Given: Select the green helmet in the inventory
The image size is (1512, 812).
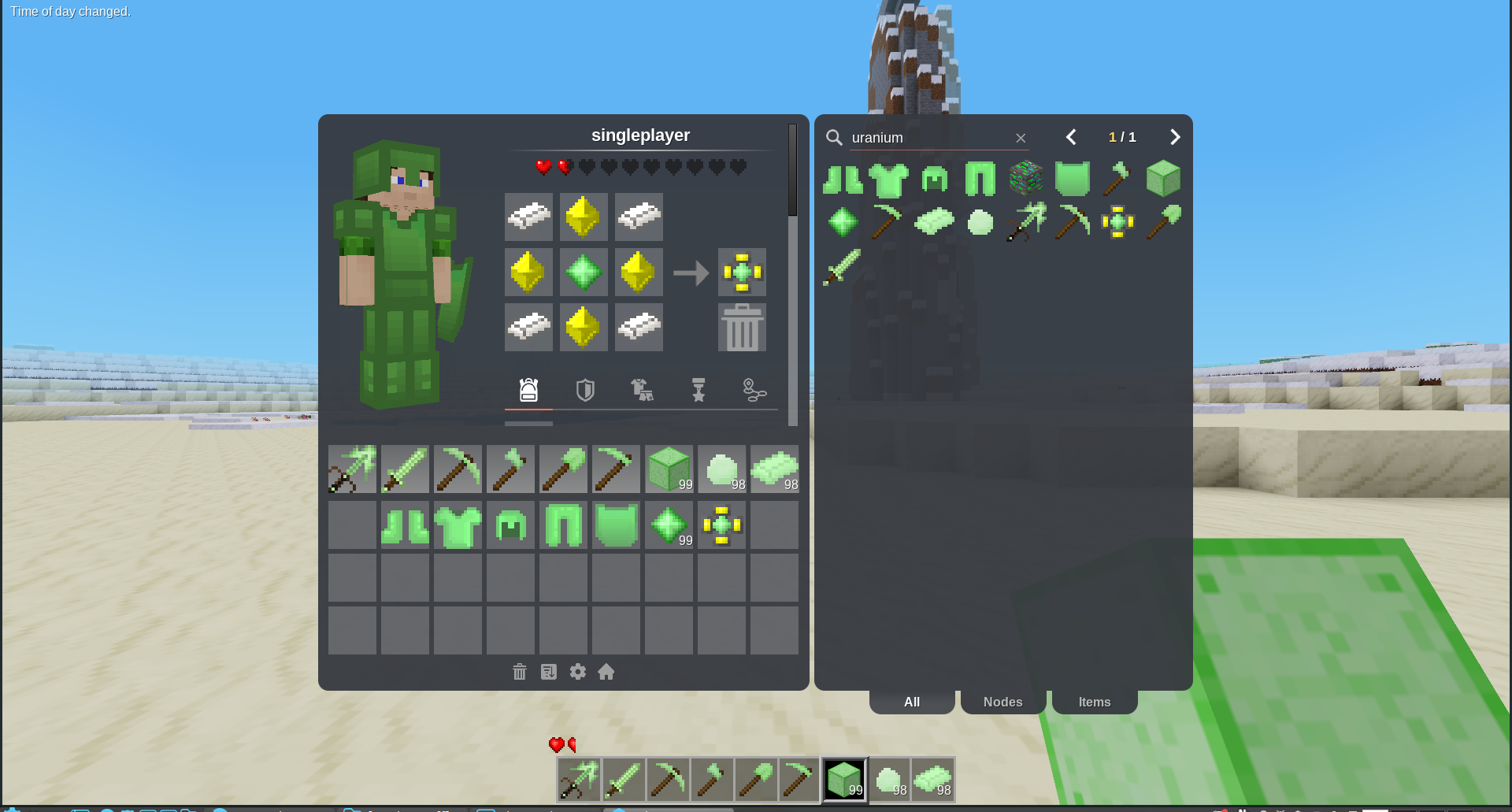Looking at the screenshot, I should 510,525.
